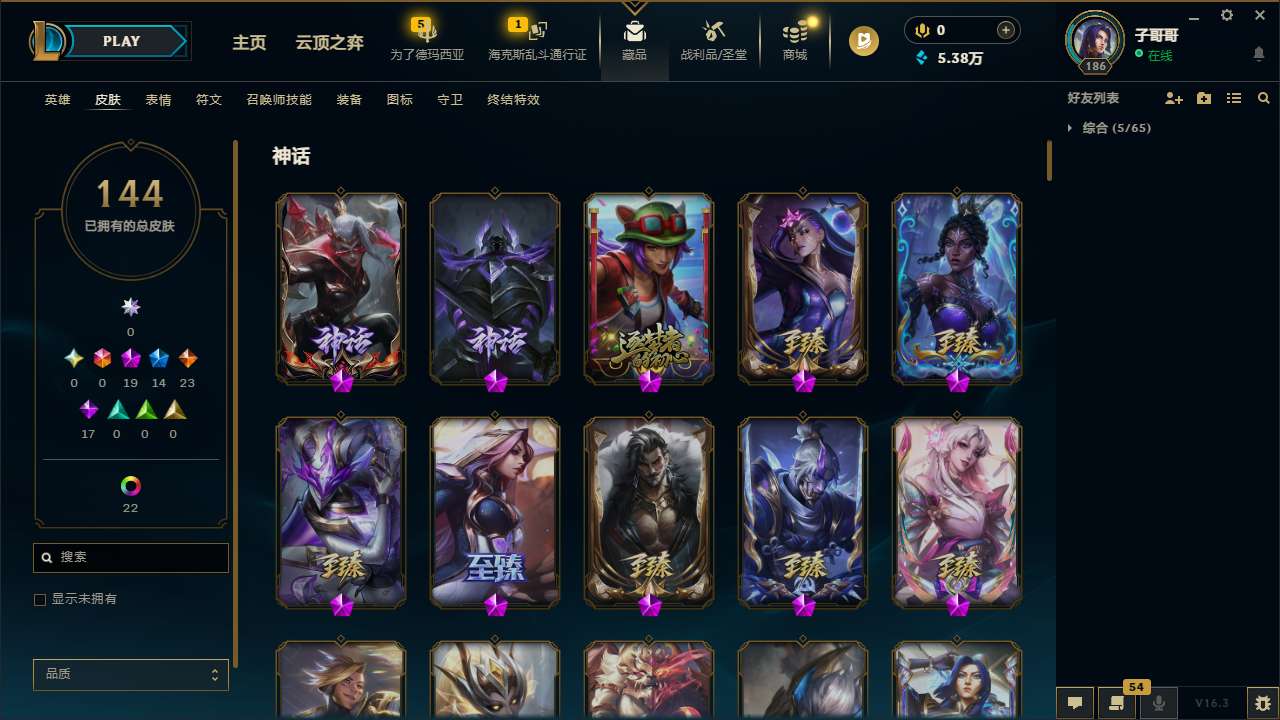Open the Teemo skin card in 神话 section
This screenshot has height=720, width=1280.
[x=648, y=288]
